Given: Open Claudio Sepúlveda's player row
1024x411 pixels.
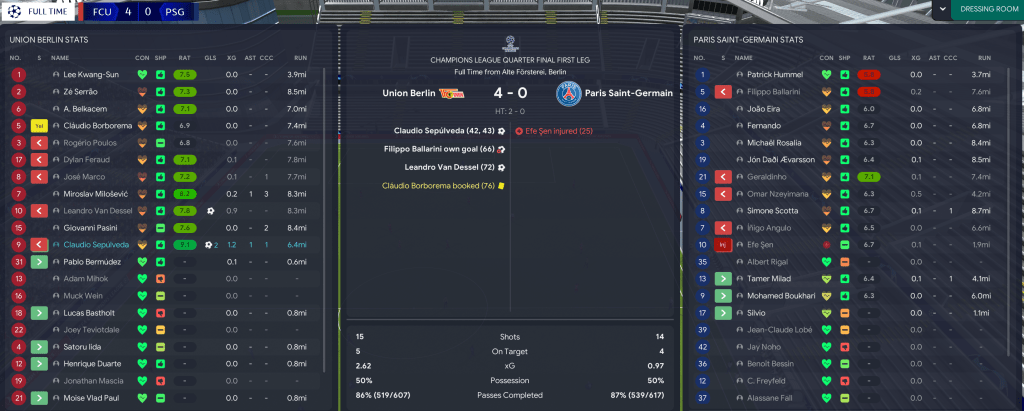Looking at the screenshot, I should (x=98, y=244).
